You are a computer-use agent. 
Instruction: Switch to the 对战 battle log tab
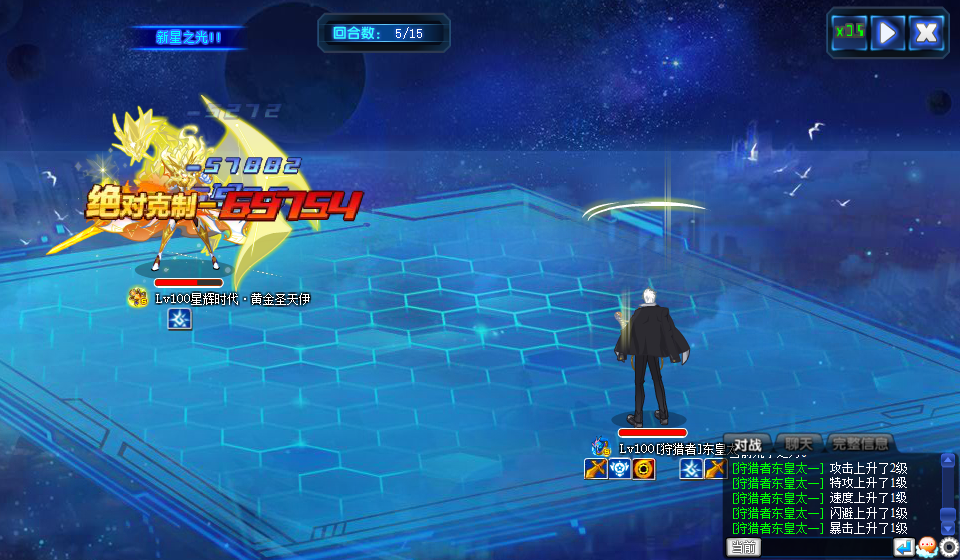point(749,443)
